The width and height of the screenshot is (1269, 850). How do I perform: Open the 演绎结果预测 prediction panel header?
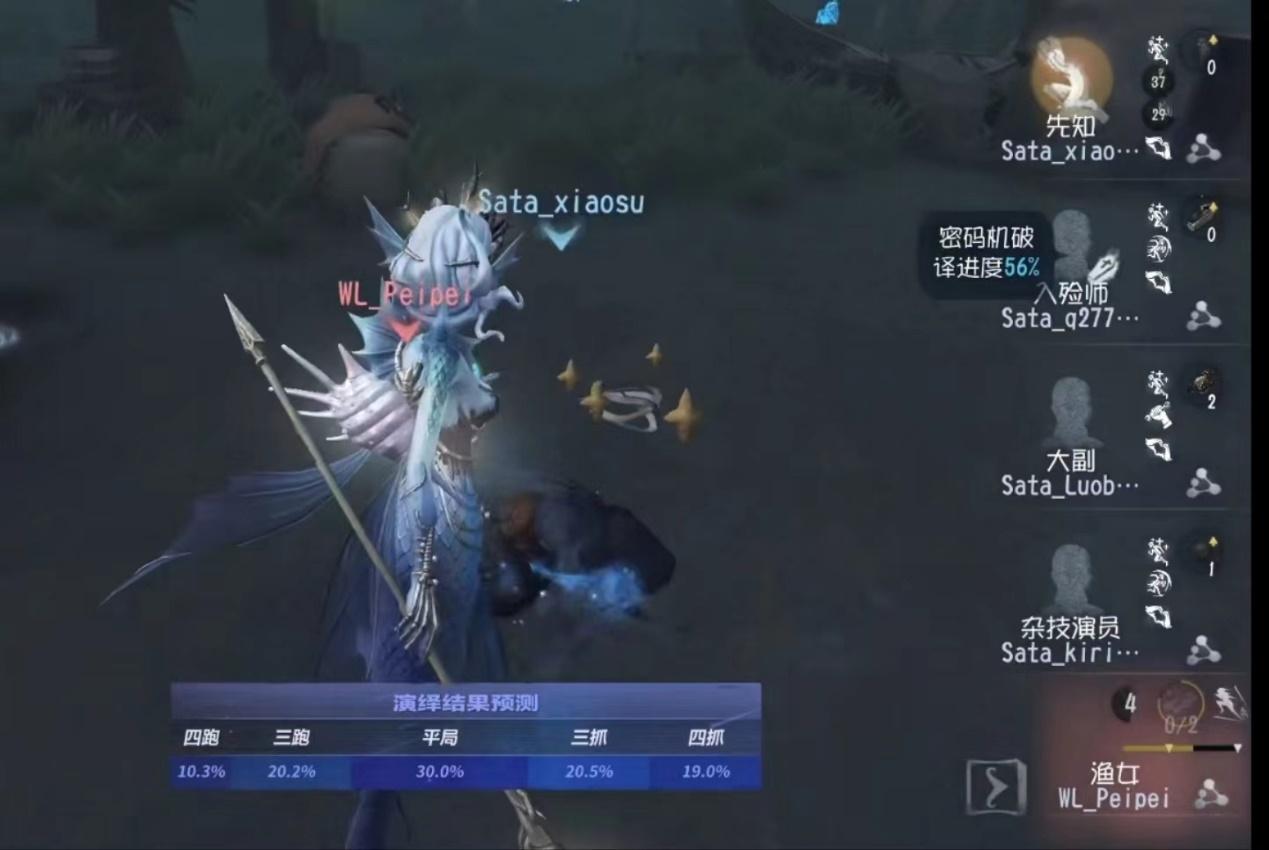pyautogui.click(x=465, y=703)
